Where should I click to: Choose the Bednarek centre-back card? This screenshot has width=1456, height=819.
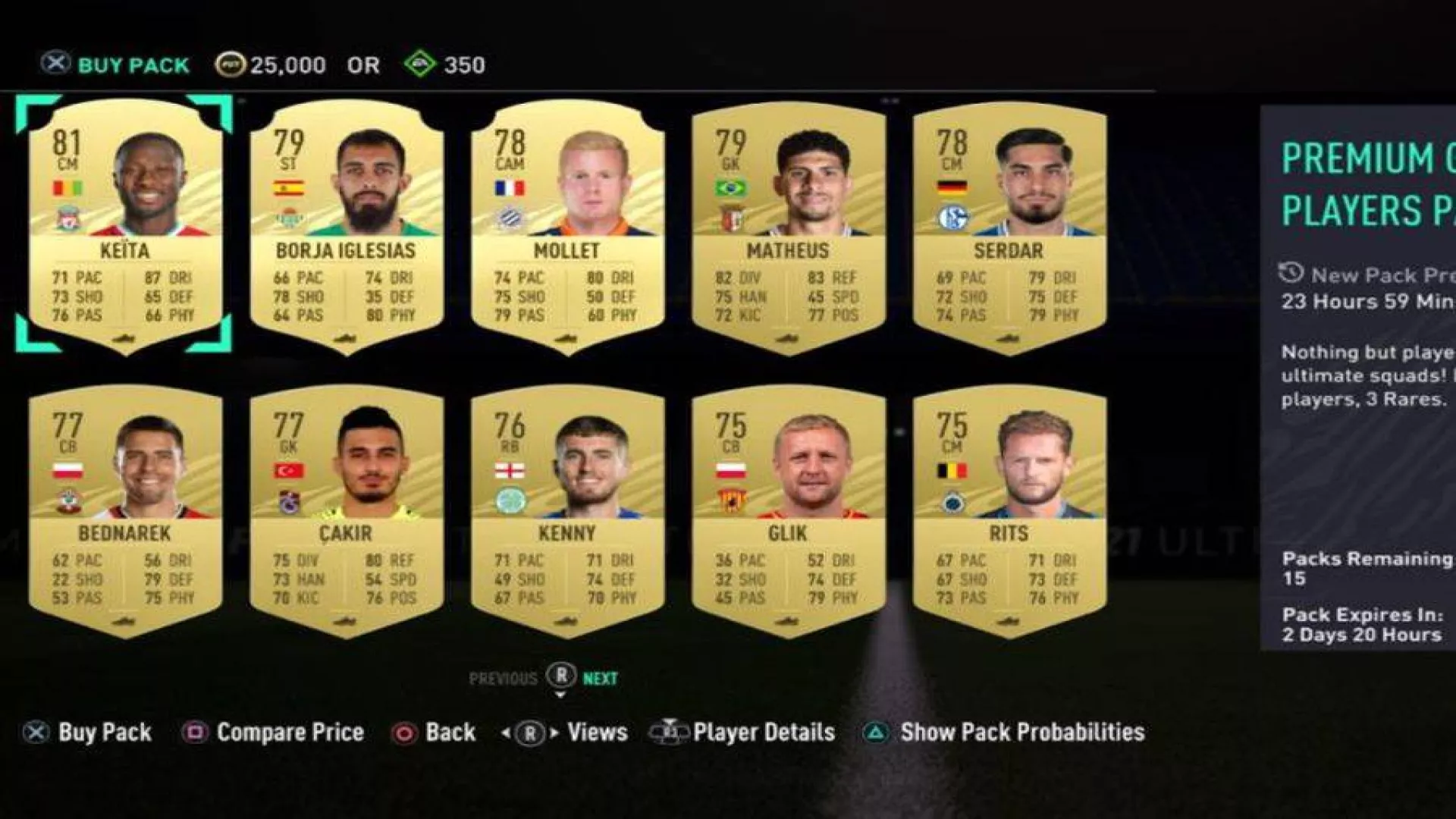(125, 510)
